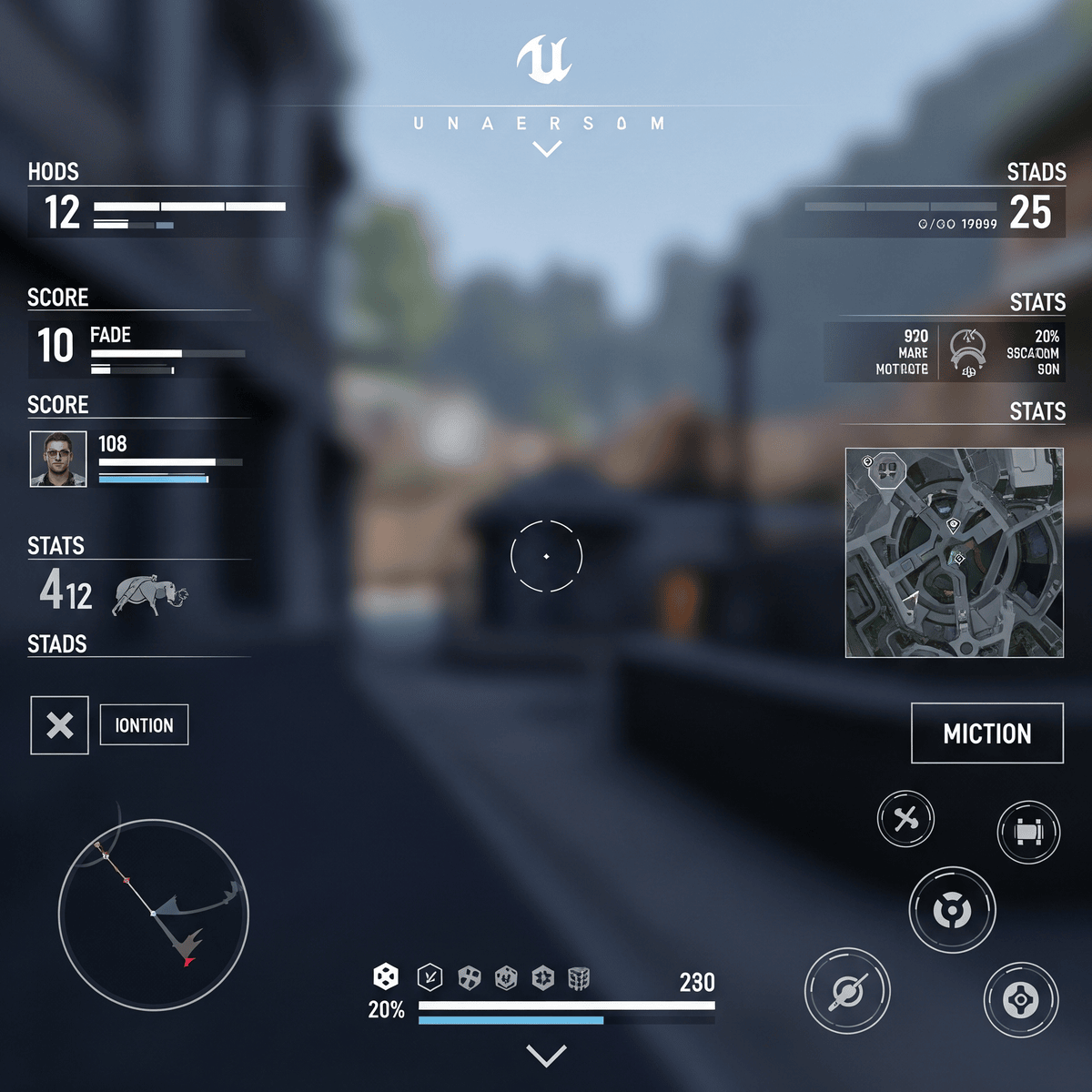Click the stylized U logo
Image resolution: width=1092 pixels, height=1092 pixels.
click(x=544, y=60)
